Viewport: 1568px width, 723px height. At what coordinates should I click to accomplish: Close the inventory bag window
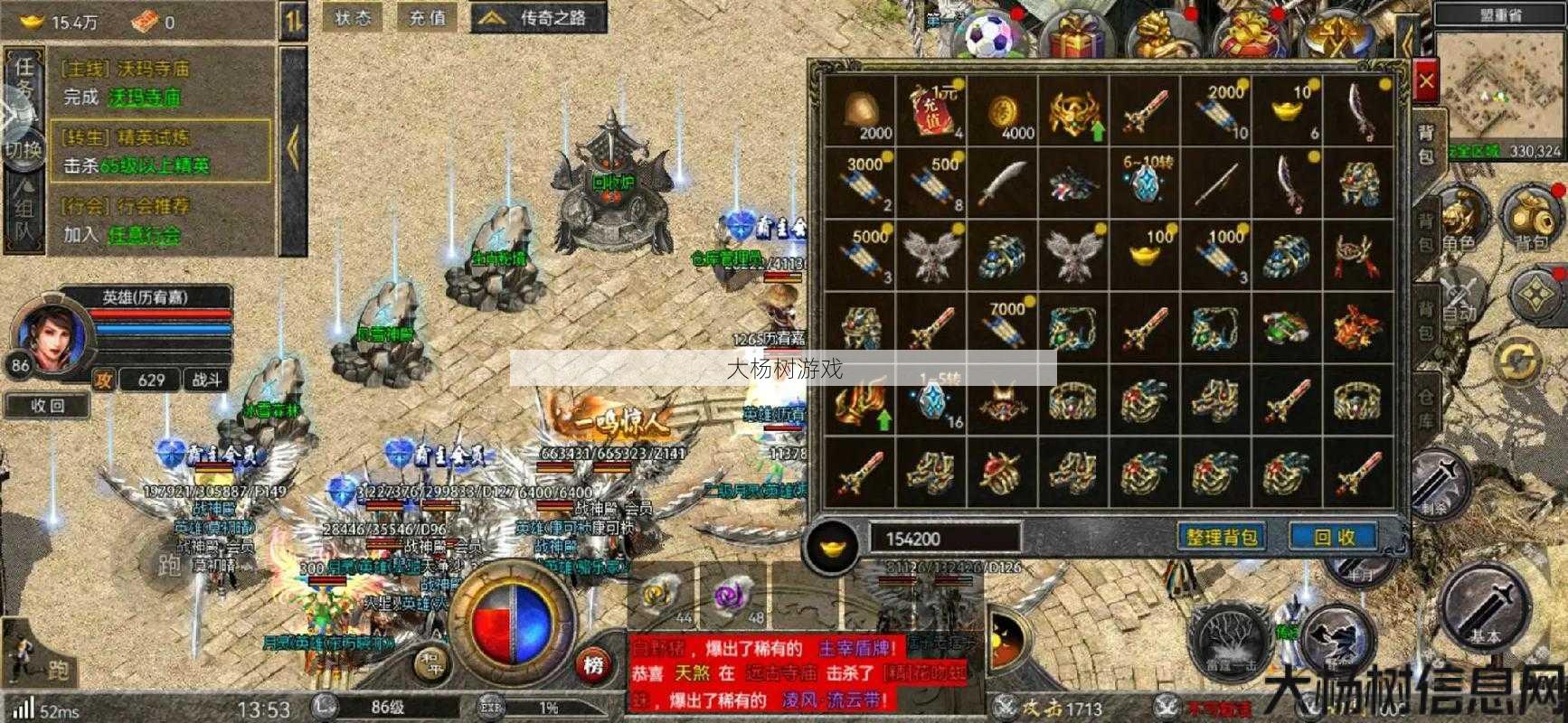click(1426, 83)
